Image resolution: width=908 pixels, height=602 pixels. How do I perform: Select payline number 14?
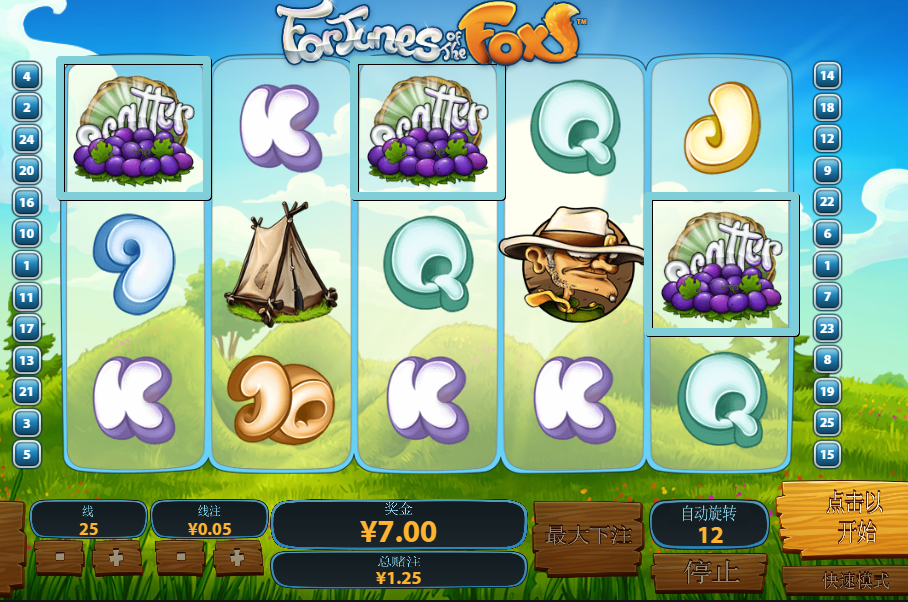coord(827,76)
